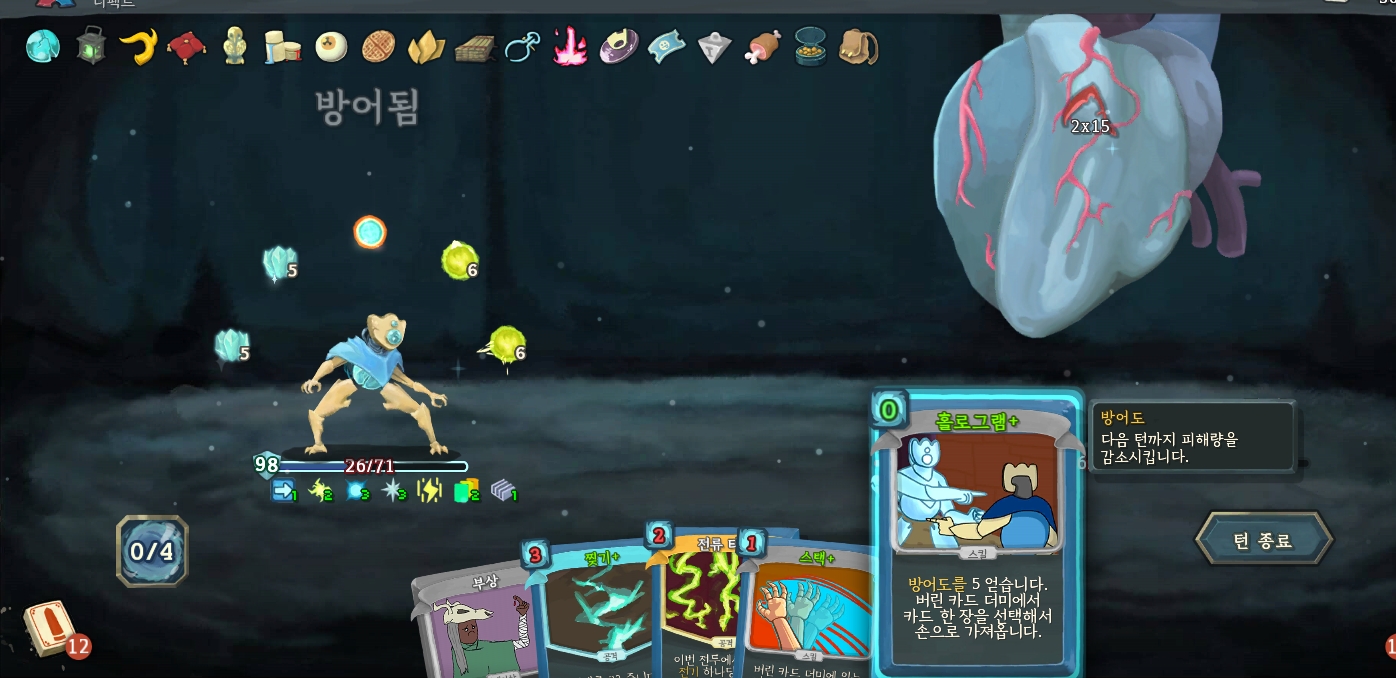View the brown backpack relic
Screen dimensions: 1396x678
(x=858, y=46)
